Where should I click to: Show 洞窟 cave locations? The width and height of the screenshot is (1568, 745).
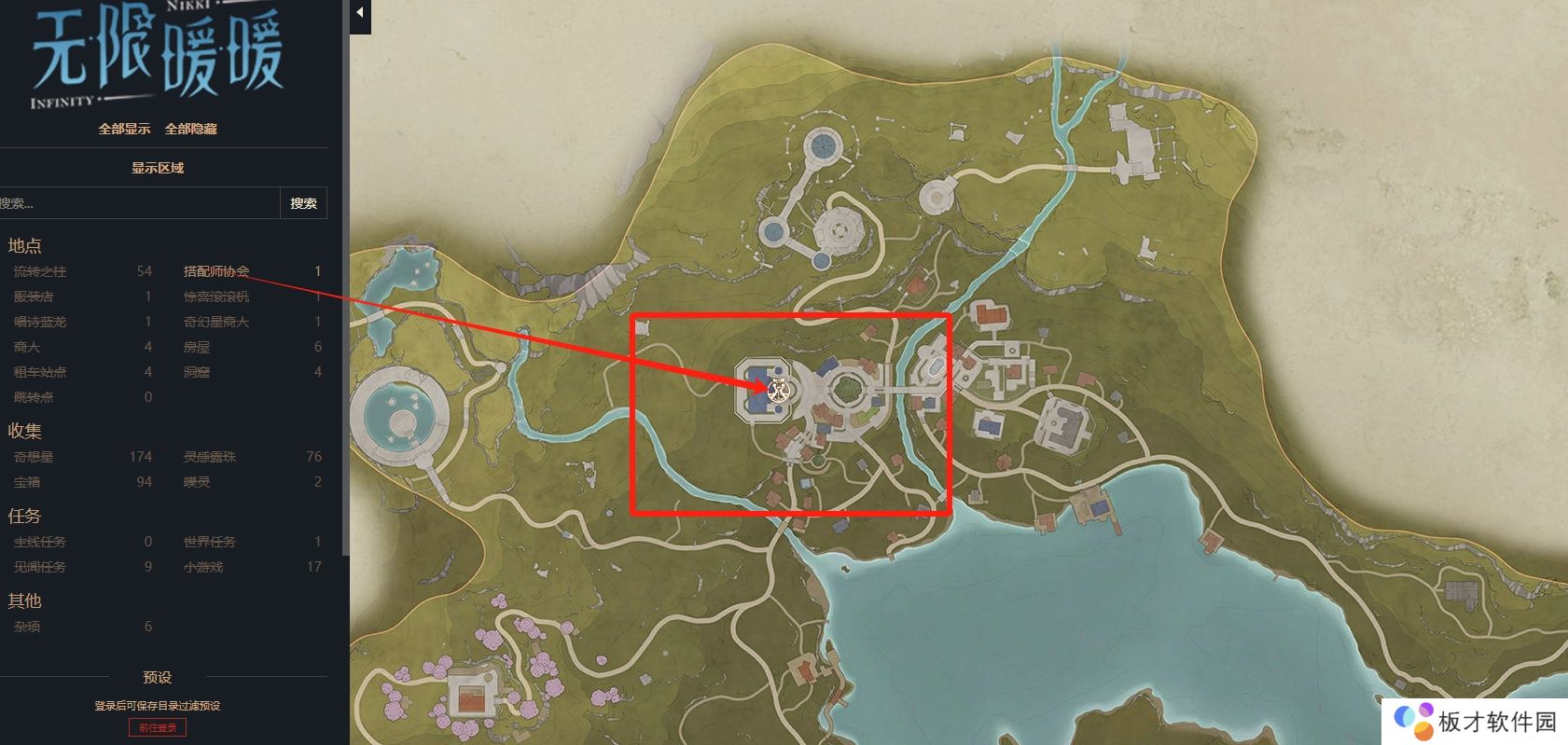pyautogui.click(x=197, y=372)
